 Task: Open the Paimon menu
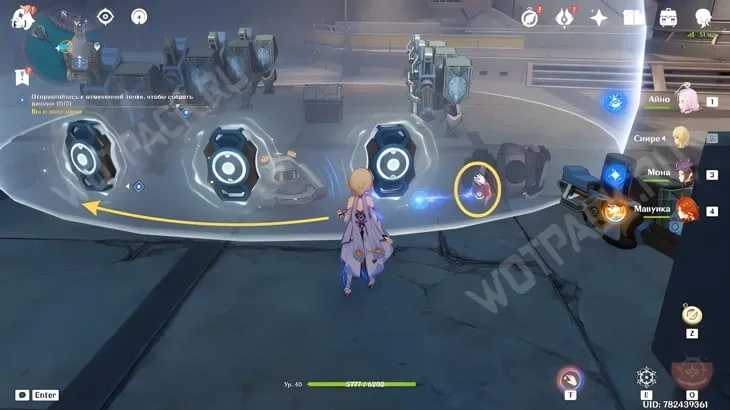point(22,17)
